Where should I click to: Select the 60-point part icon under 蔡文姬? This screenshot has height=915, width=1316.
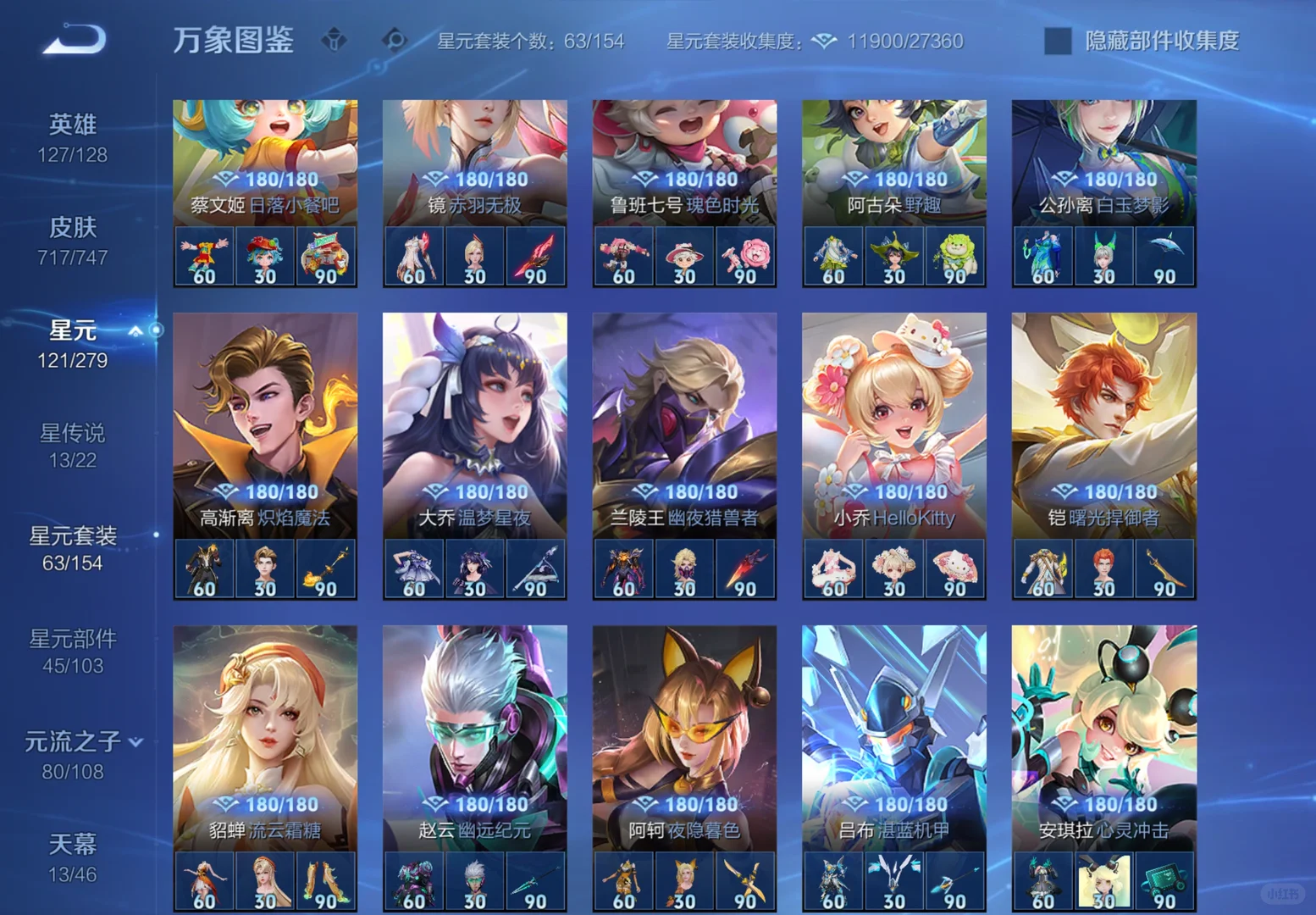tap(203, 256)
